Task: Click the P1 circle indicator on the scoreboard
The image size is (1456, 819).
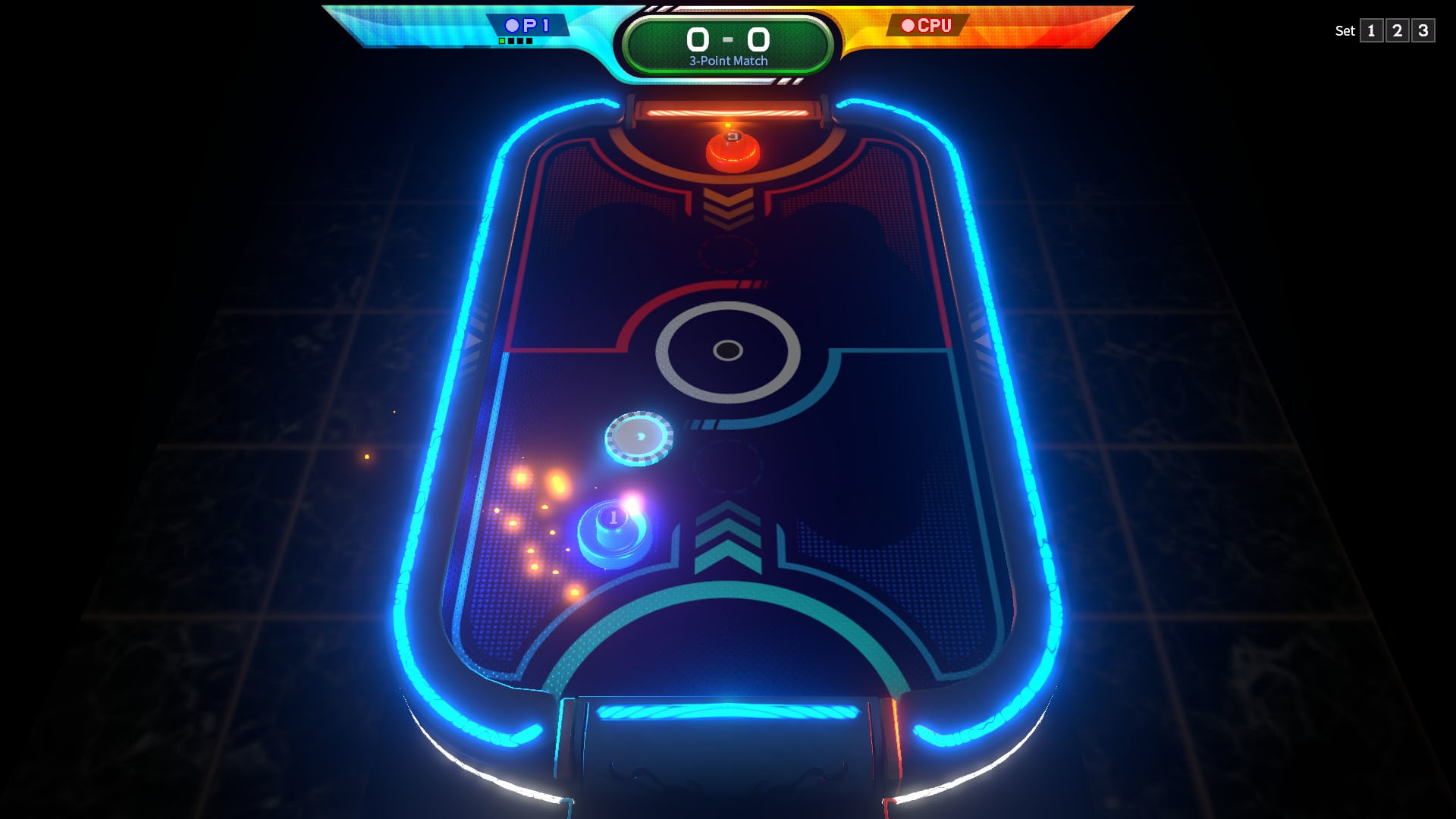Action: pyautogui.click(x=512, y=25)
